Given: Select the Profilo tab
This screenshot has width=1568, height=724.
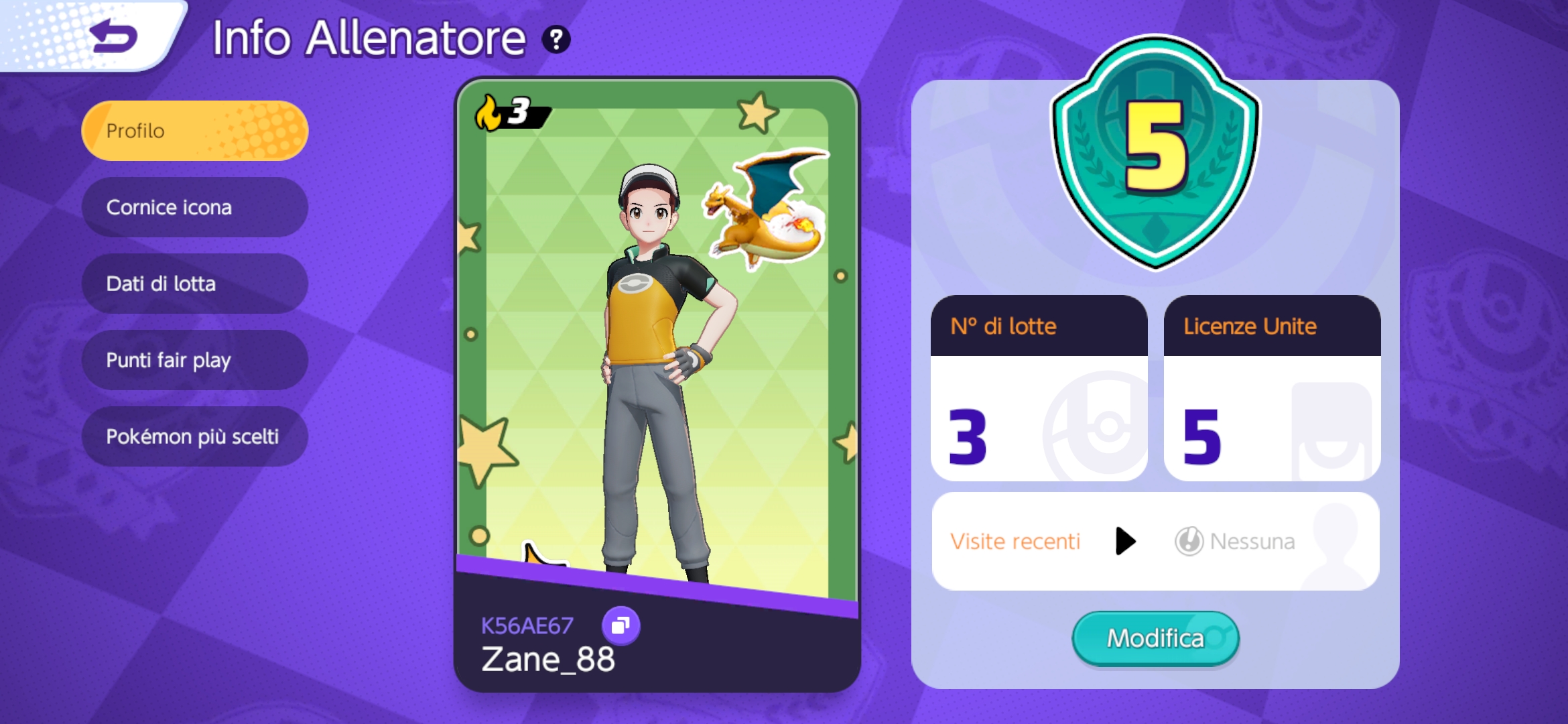Looking at the screenshot, I should [x=194, y=131].
